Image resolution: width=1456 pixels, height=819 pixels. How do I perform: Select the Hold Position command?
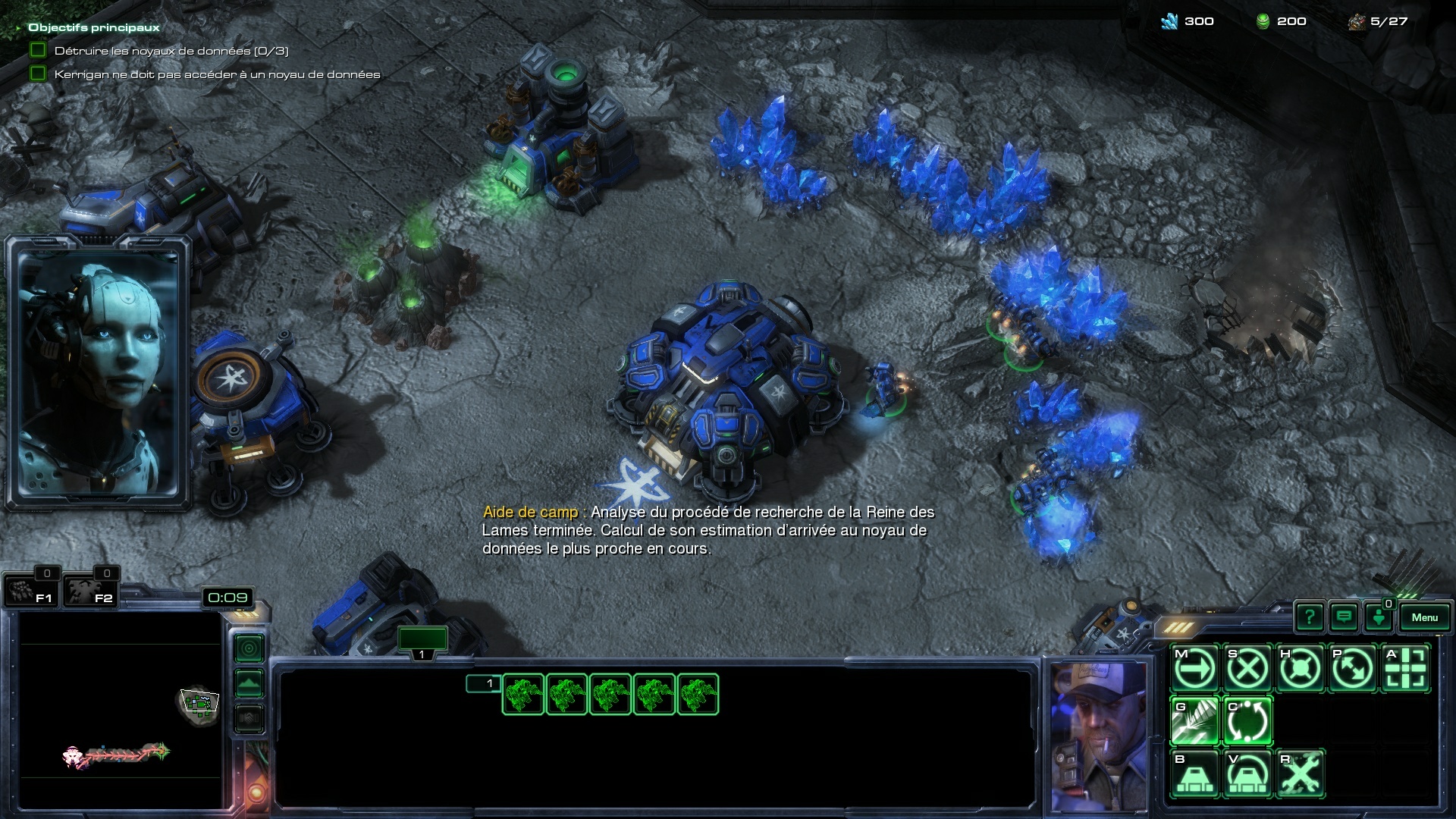click(x=1300, y=669)
